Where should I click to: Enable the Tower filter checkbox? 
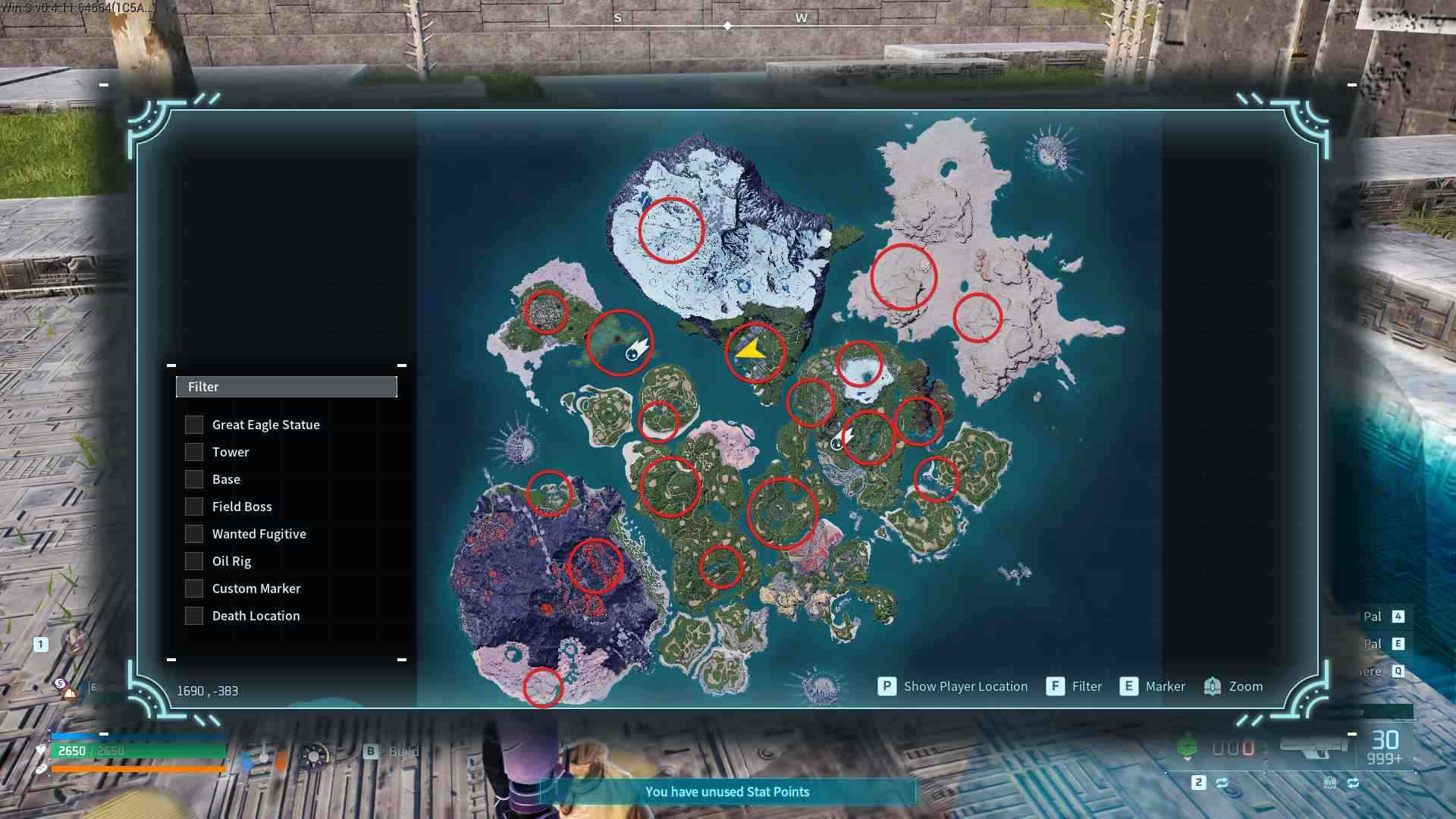tap(194, 452)
